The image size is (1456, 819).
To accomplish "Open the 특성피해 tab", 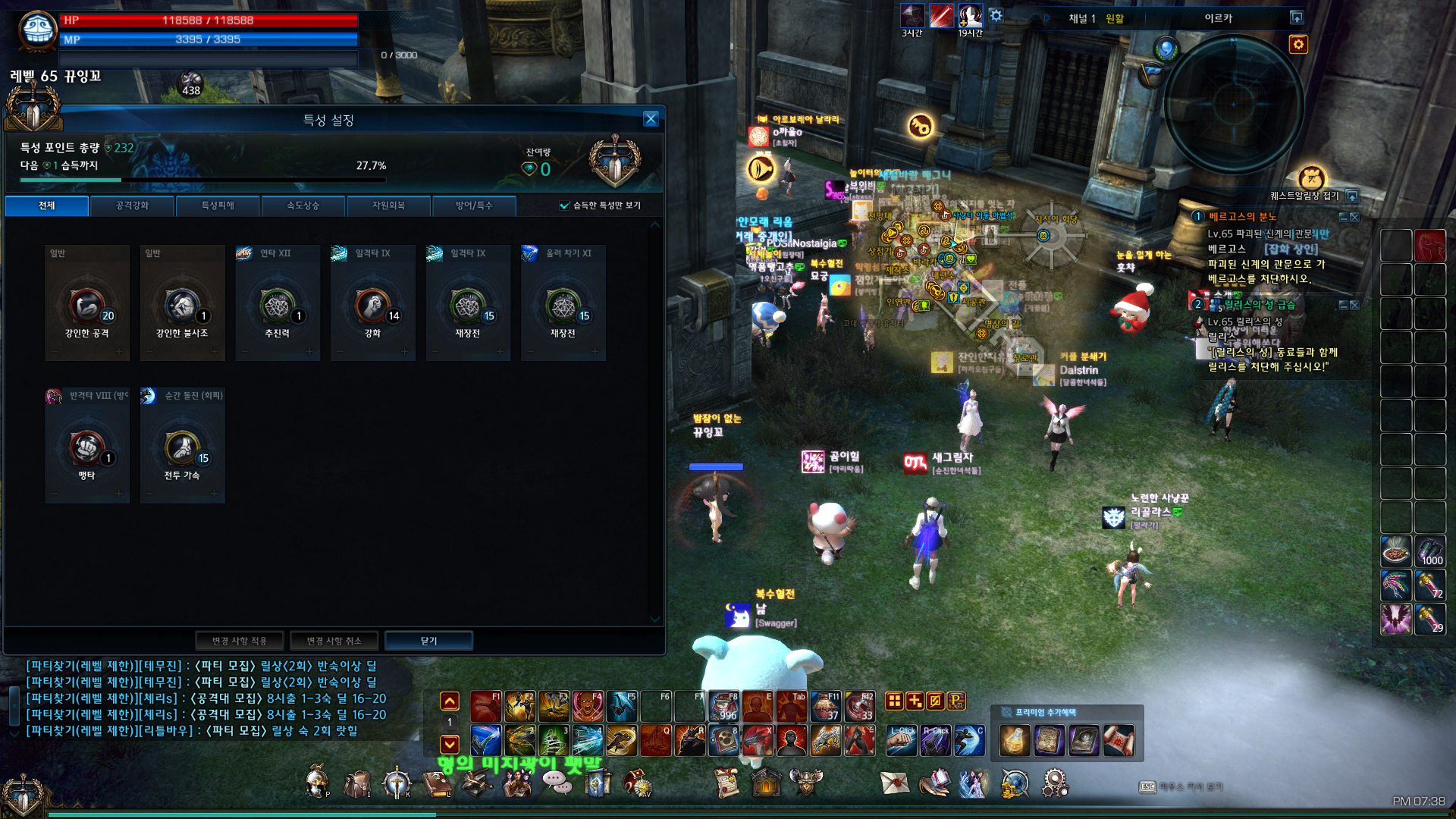I will [218, 206].
